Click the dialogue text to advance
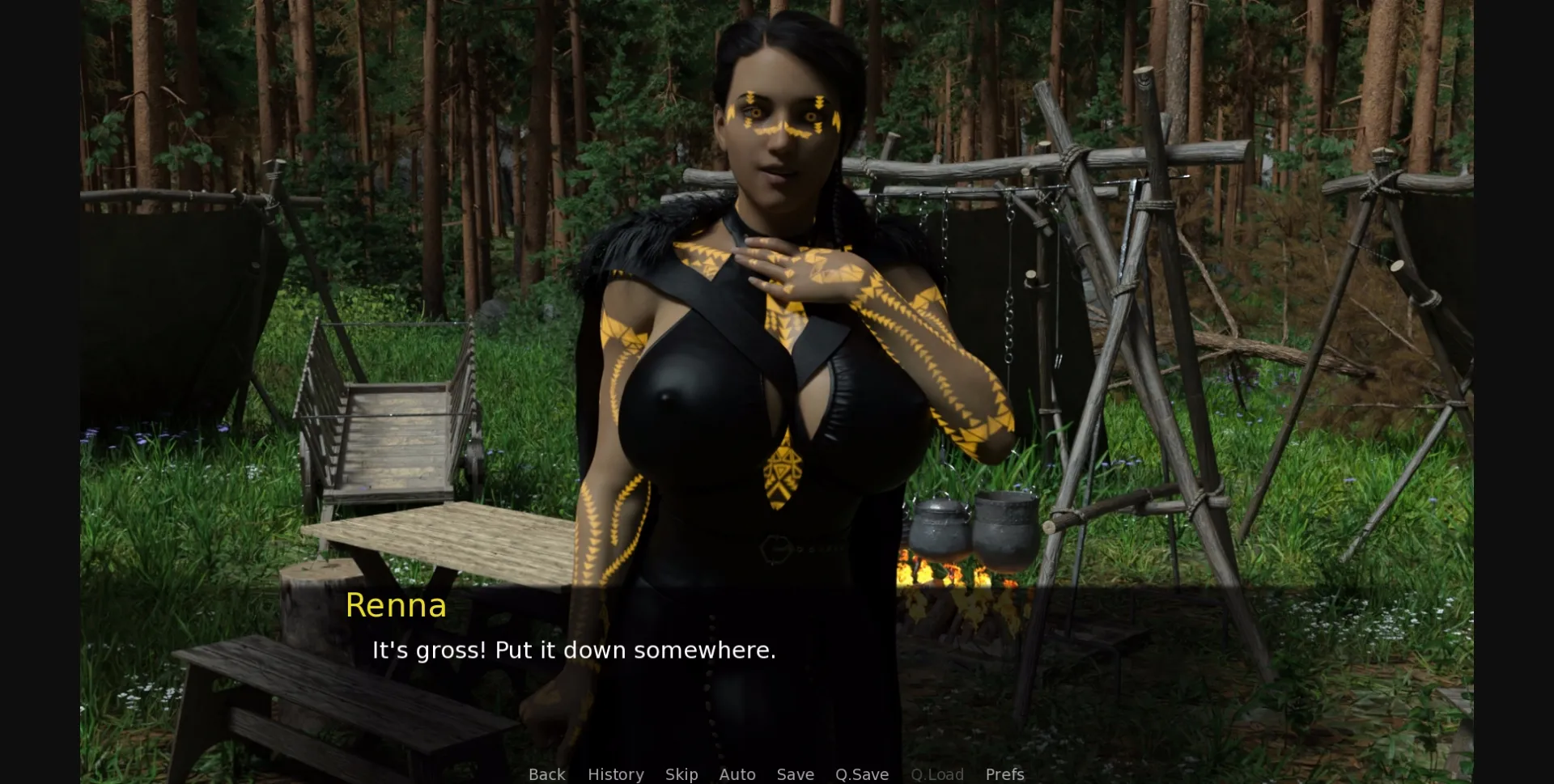The height and width of the screenshot is (784, 1554). (x=573, y=650)
